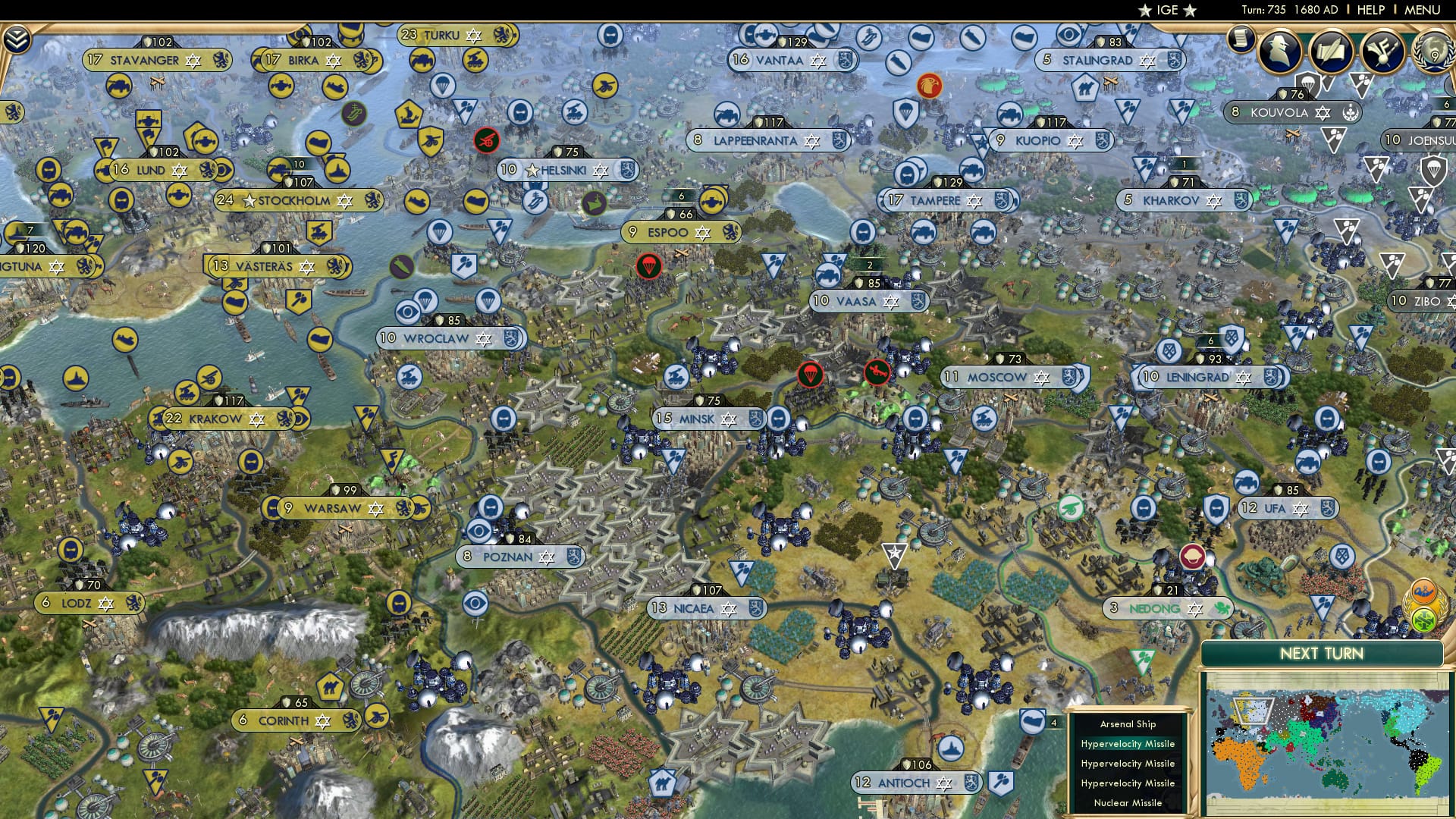
Task: Click the red fighter alert icon near Moscow
Action: (877, 373)
